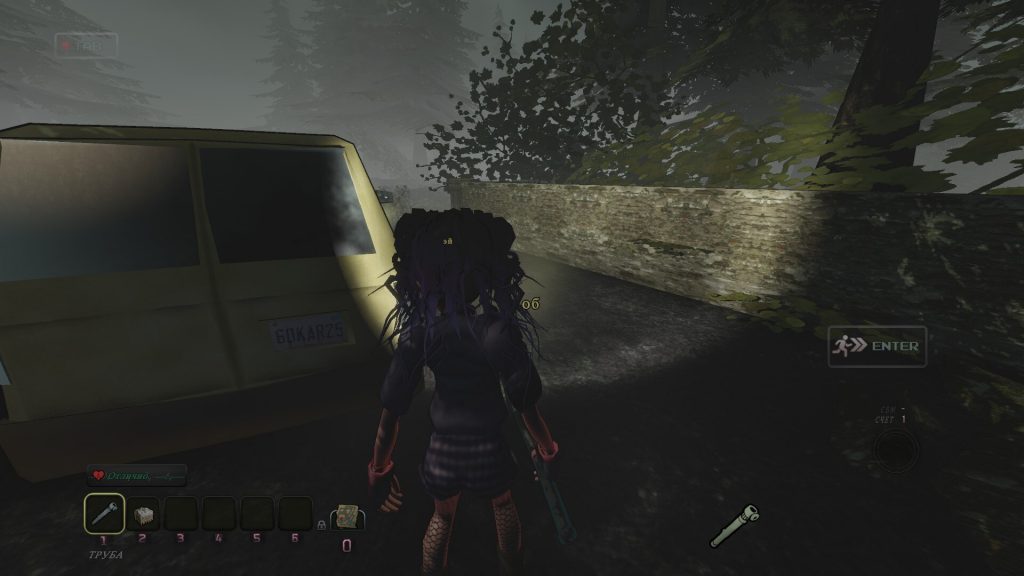
Task: Select the pipe weapon in hotbar slot 1
Action: tap(105, 514)
